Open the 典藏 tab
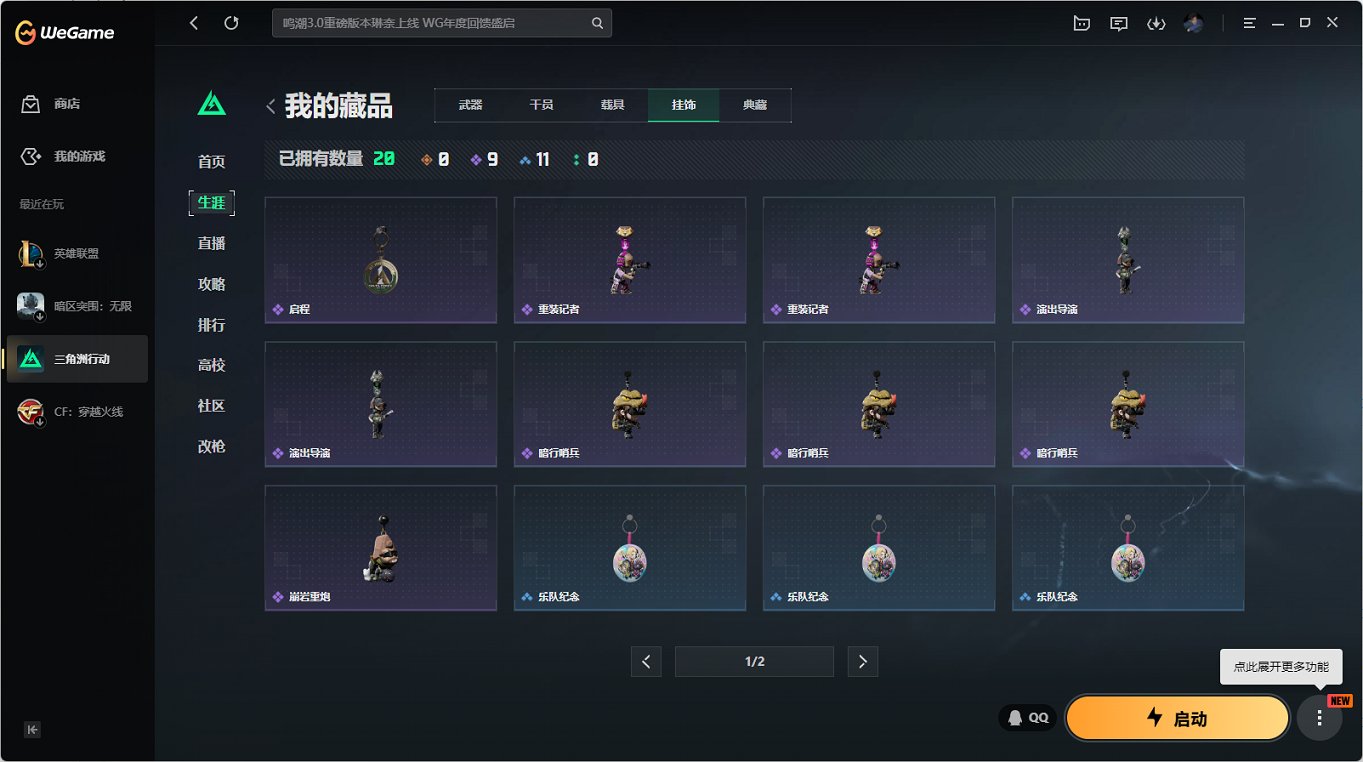The width and height of the screenshot is (1363, 762). pos(755,103)
